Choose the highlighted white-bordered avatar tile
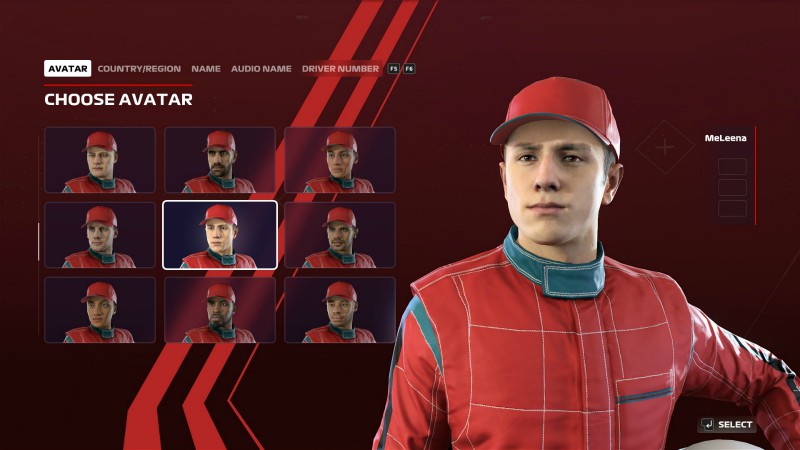Screen dimensions: 800x450 pos(220,235)
